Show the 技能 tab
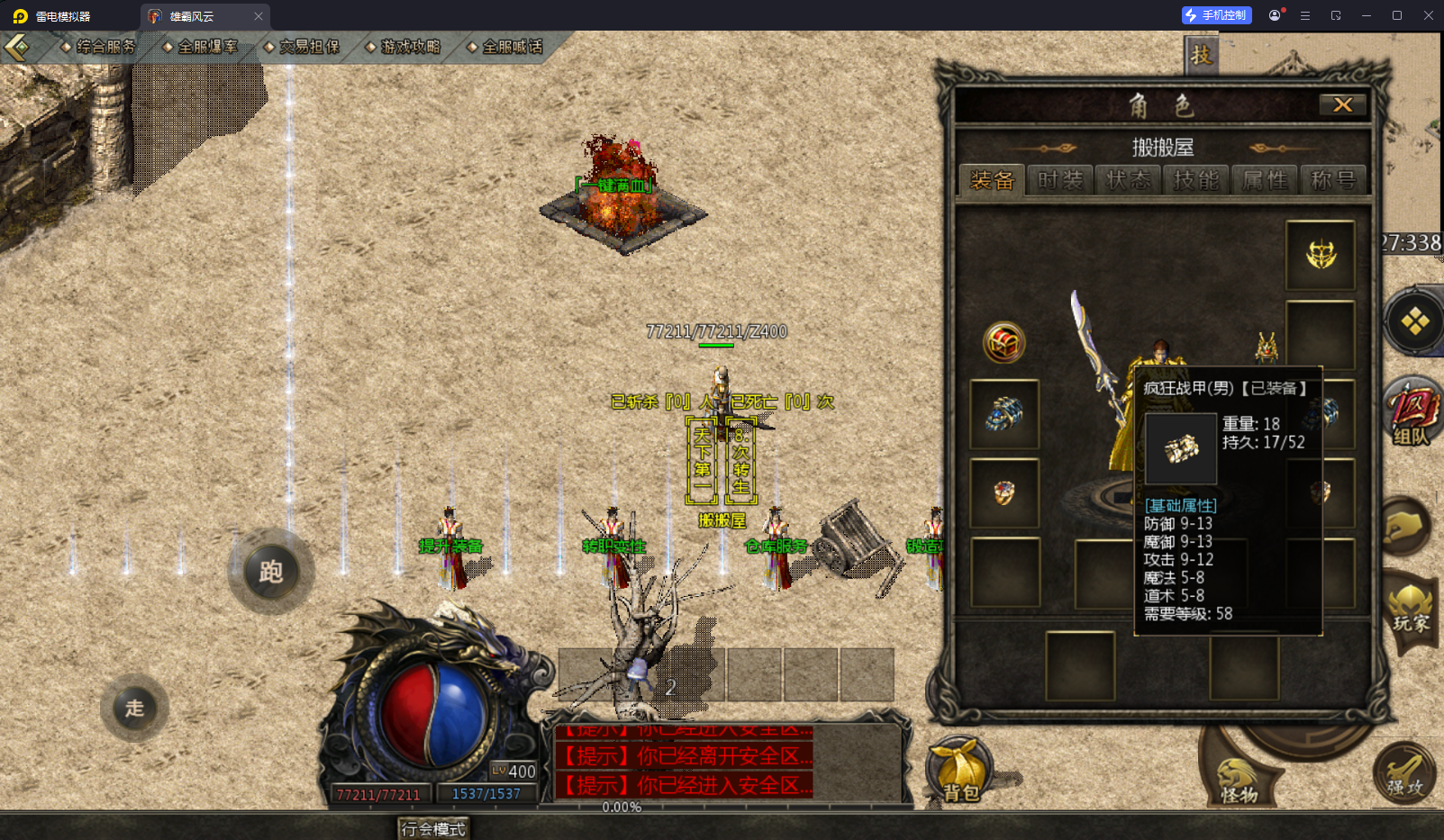Image resolution: width=1444 pixels, height=840 pixels. coord(1196,180)
